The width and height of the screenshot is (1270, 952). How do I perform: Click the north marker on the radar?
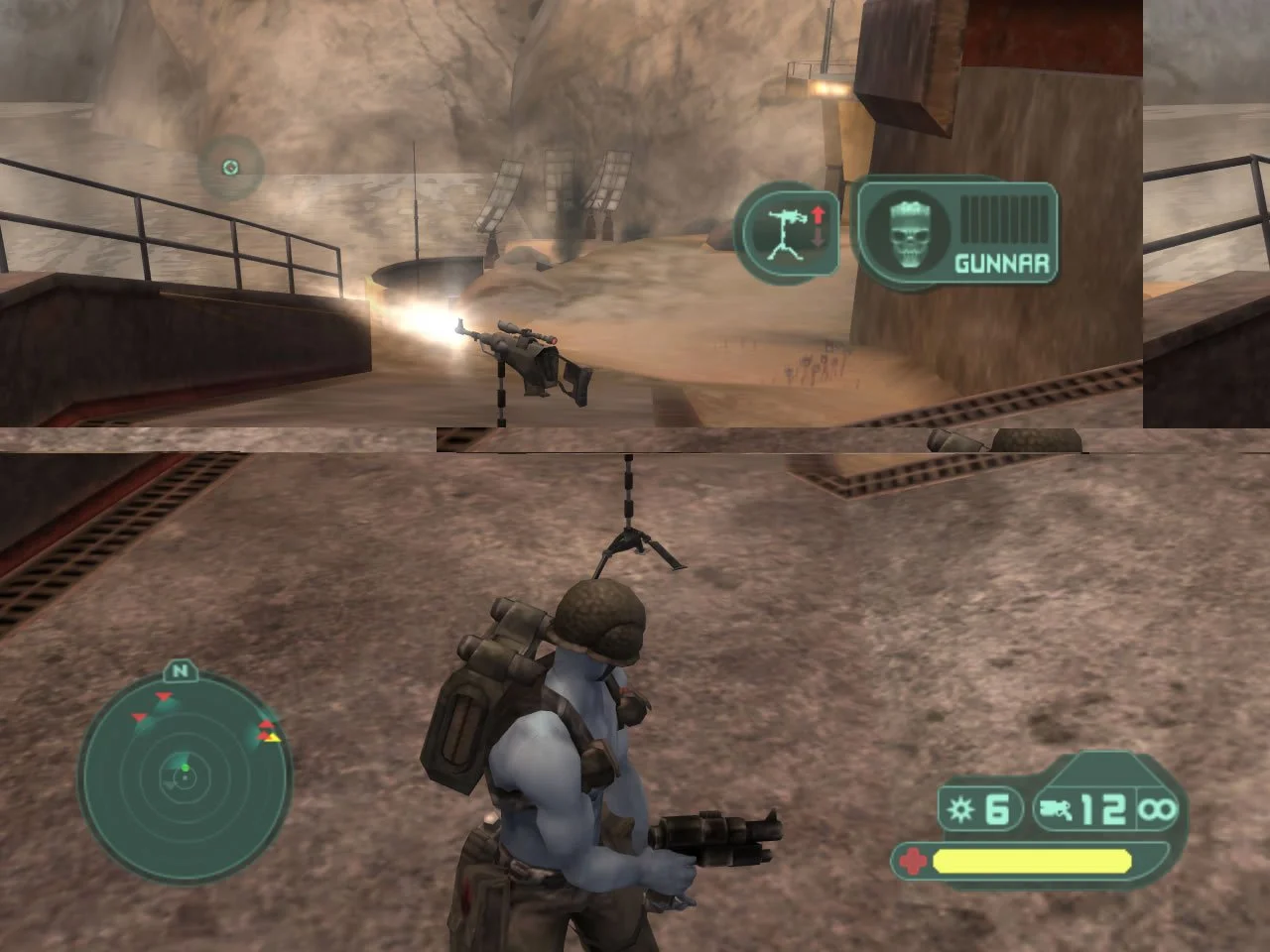tap(179, 672)
